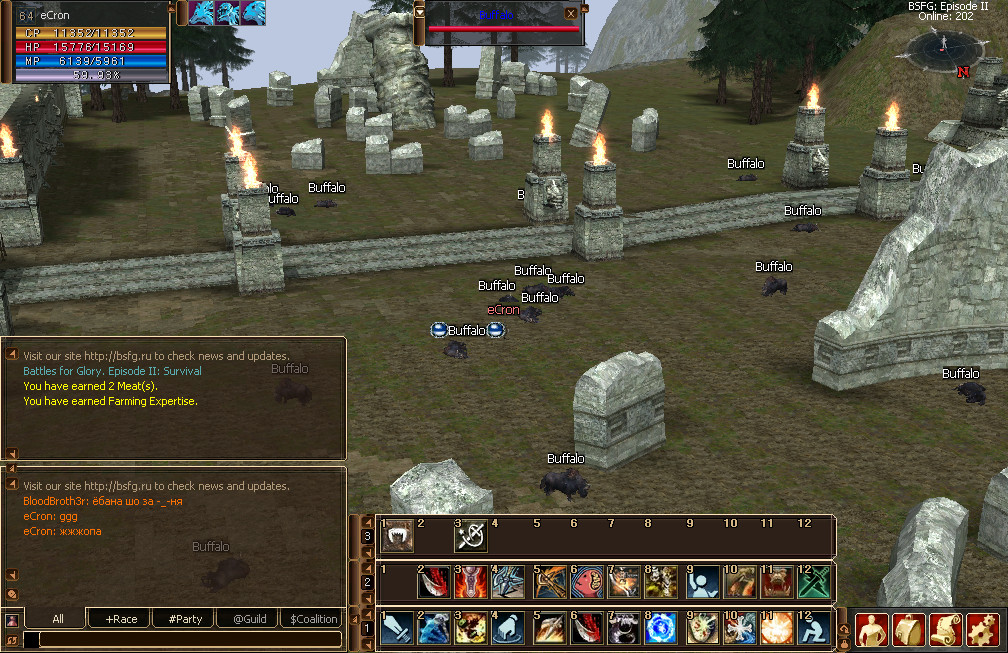The image size is (1008, 653).
Task: Select the green crossed swords skill
Action: tap(814, 582)
